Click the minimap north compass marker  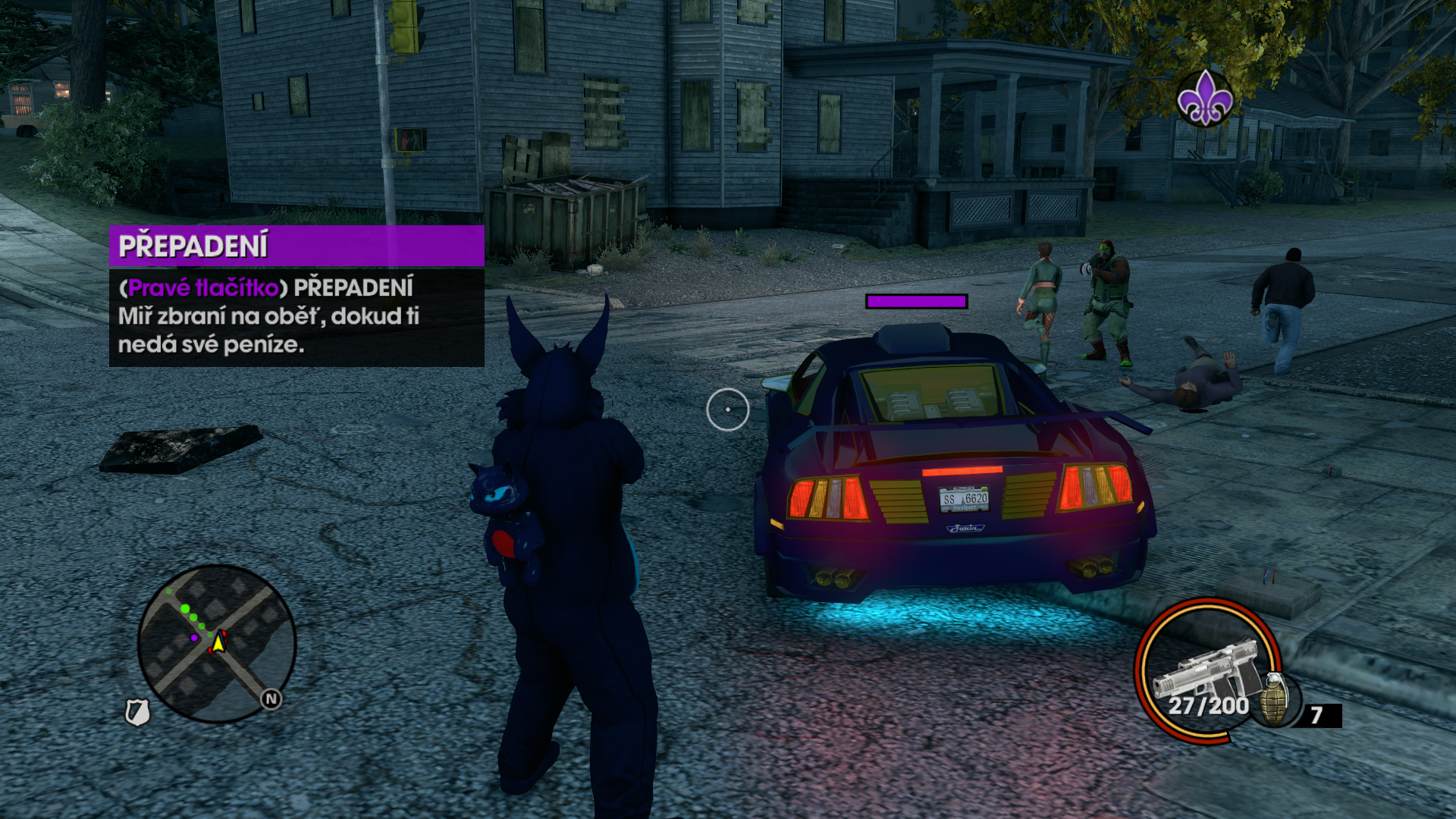click(271, 699)
